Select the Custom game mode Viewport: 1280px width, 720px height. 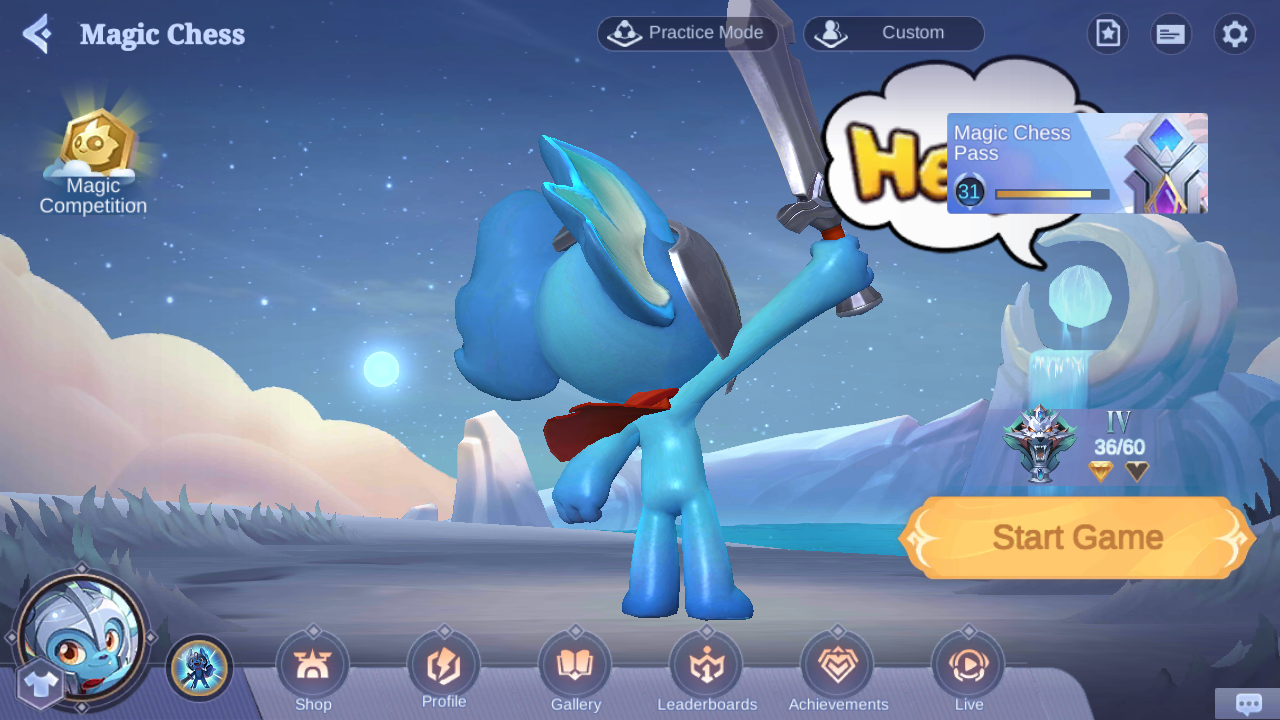click(x=893, y=33)
